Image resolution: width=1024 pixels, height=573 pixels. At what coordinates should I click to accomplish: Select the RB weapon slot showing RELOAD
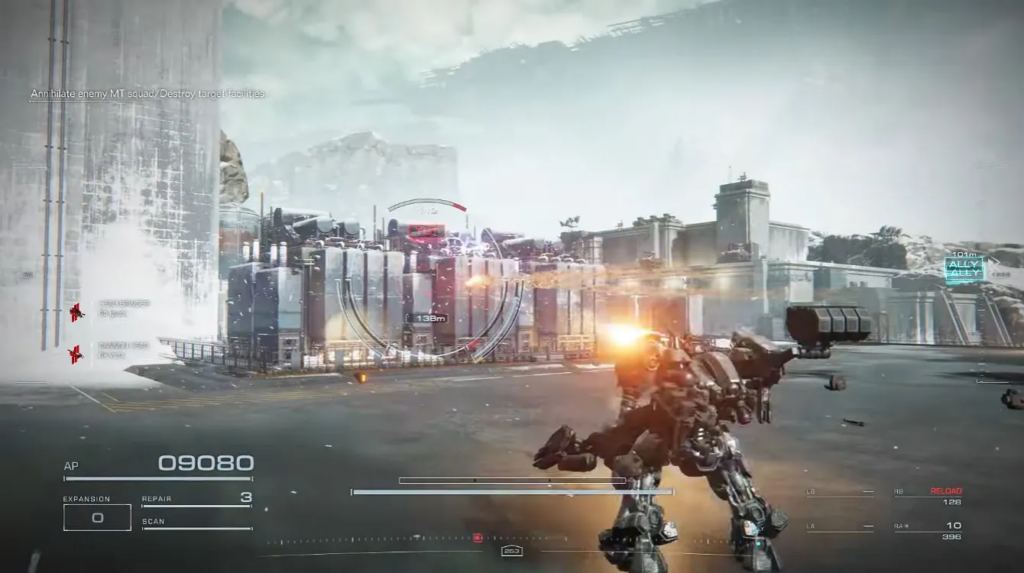point(928,496)
